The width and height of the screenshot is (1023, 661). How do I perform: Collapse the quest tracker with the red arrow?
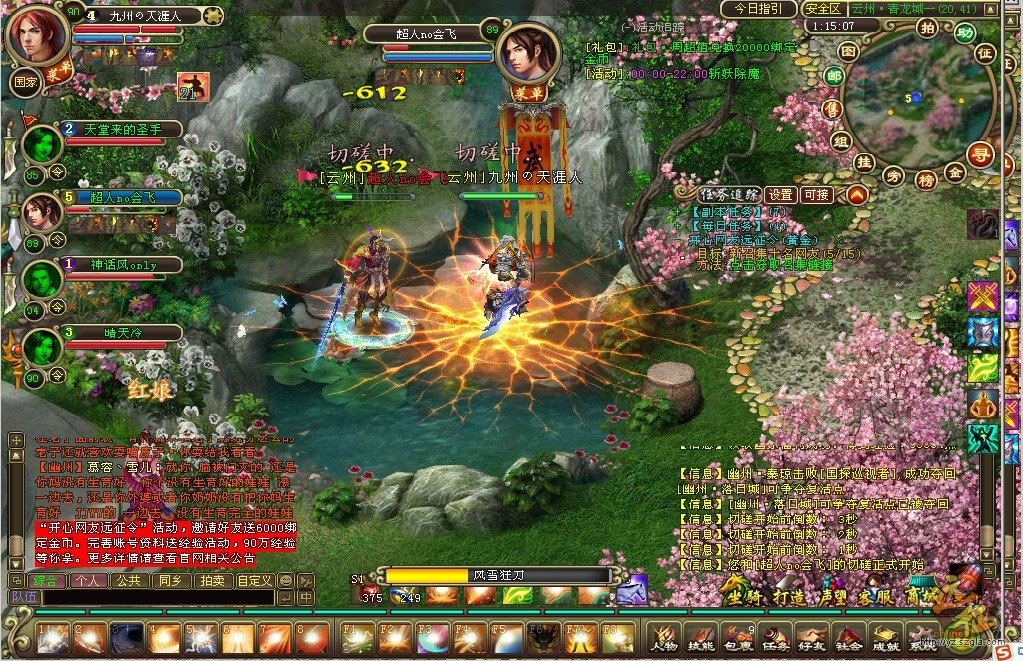[855, 195]
